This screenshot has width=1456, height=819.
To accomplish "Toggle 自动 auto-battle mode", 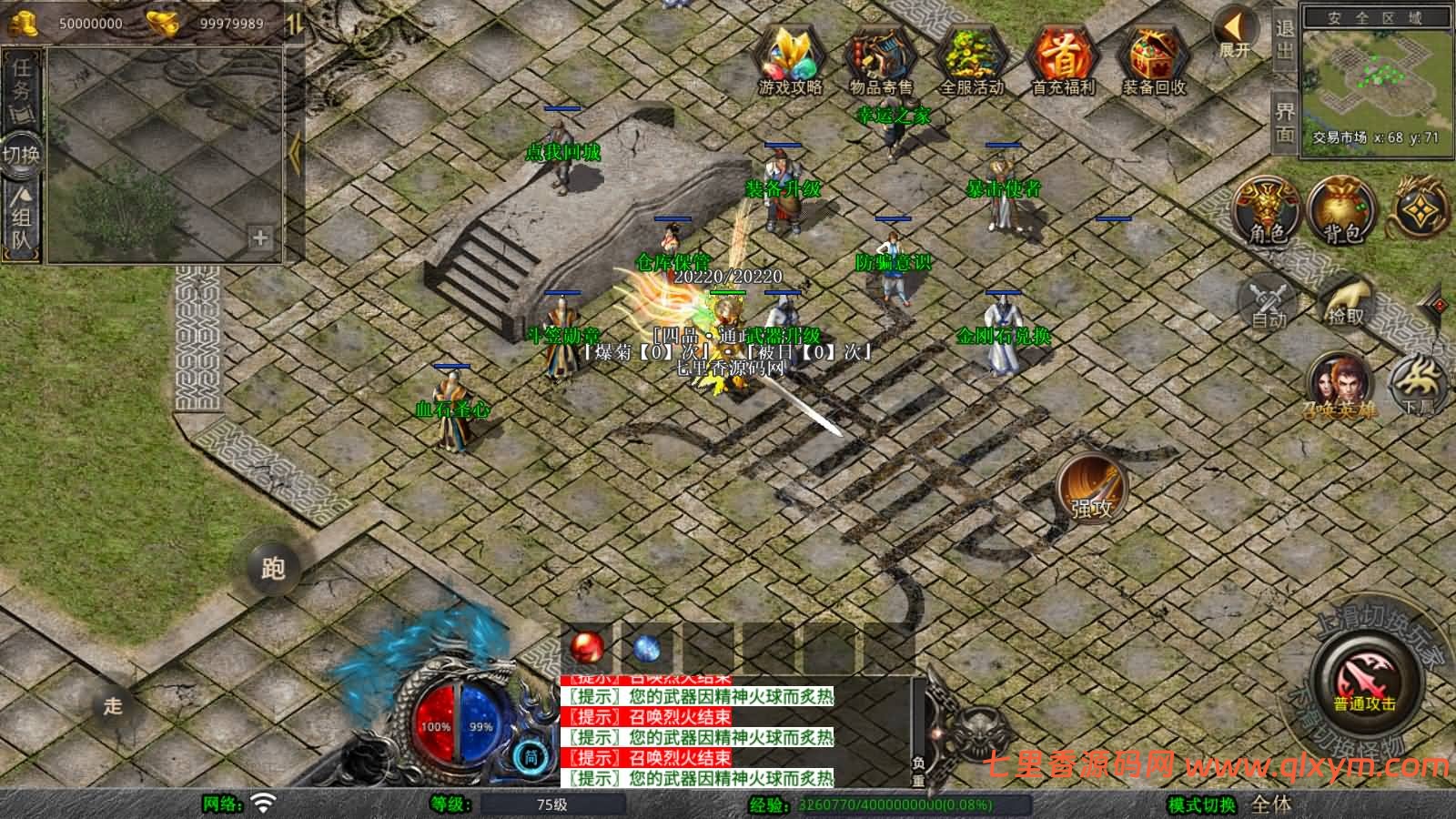I will pos(1267,300).
